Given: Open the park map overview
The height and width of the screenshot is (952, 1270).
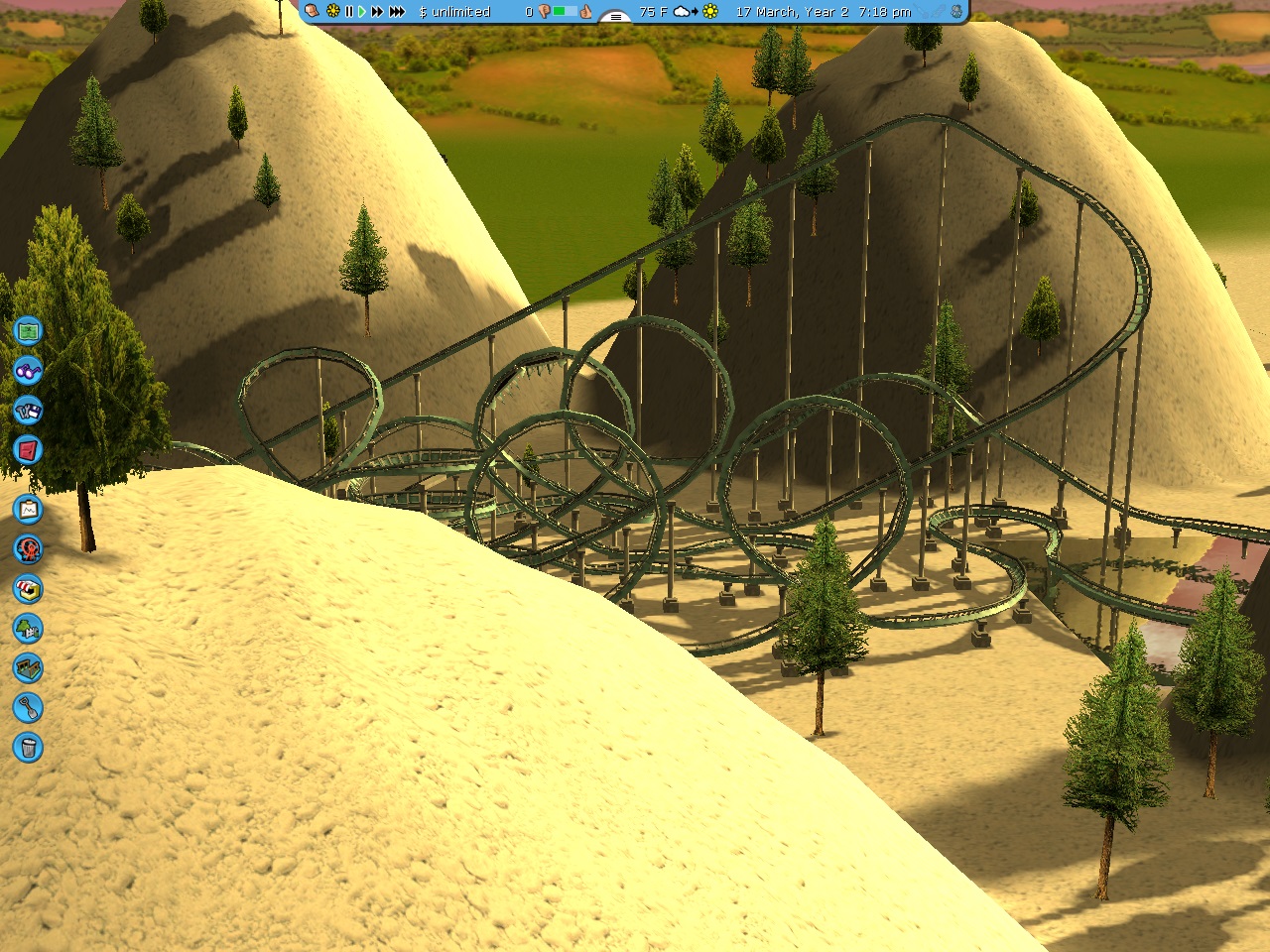Looking at the screenshot, I should tap(28, 330).
